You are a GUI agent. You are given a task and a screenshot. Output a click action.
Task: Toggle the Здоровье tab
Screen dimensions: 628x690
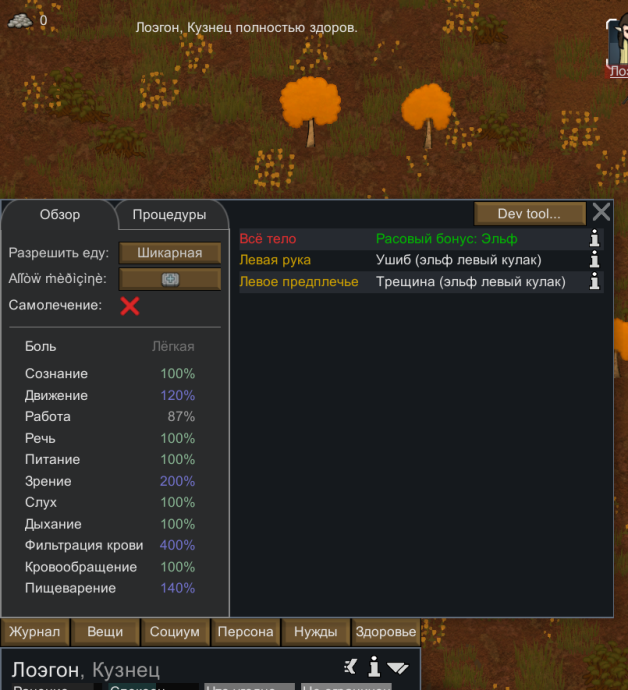click(x=386, y=632)
